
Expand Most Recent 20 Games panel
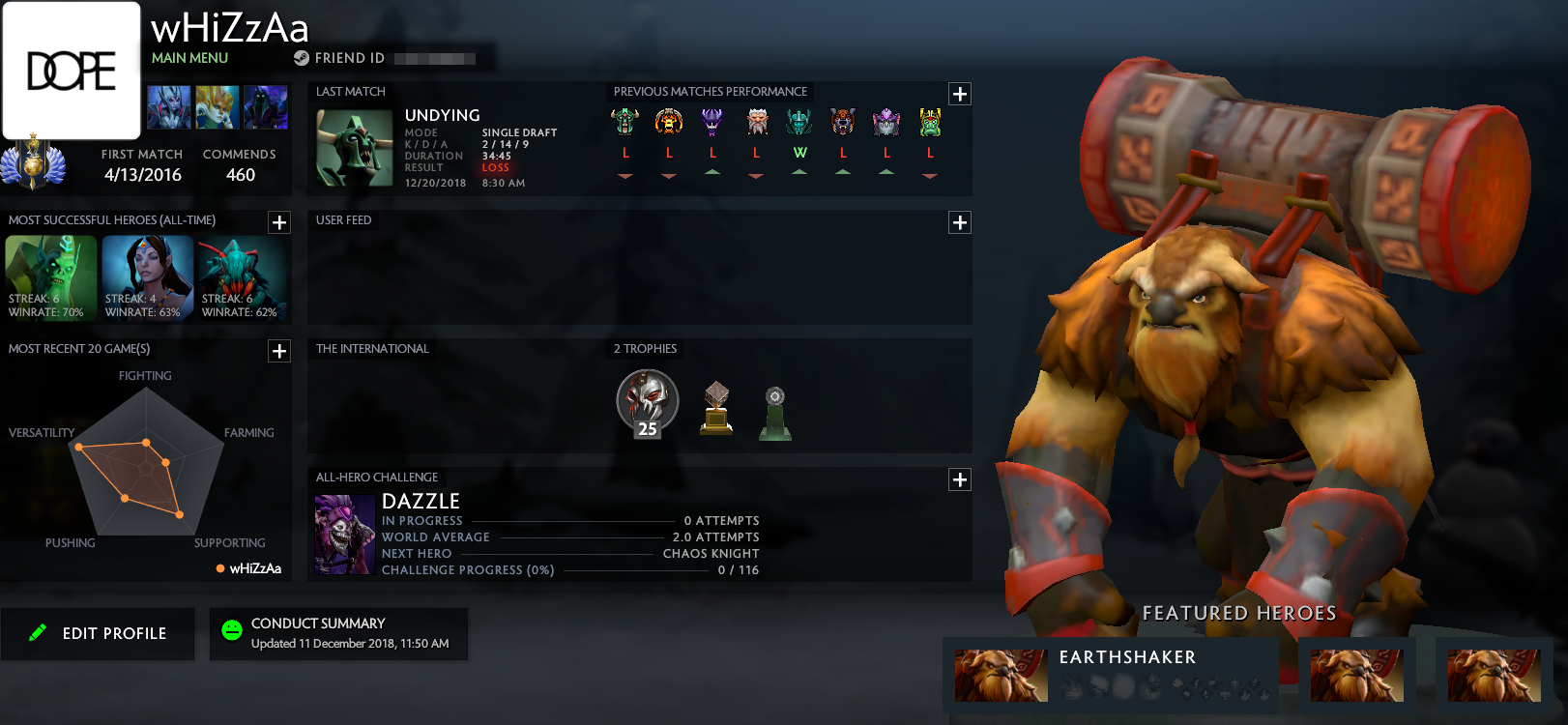279,351
